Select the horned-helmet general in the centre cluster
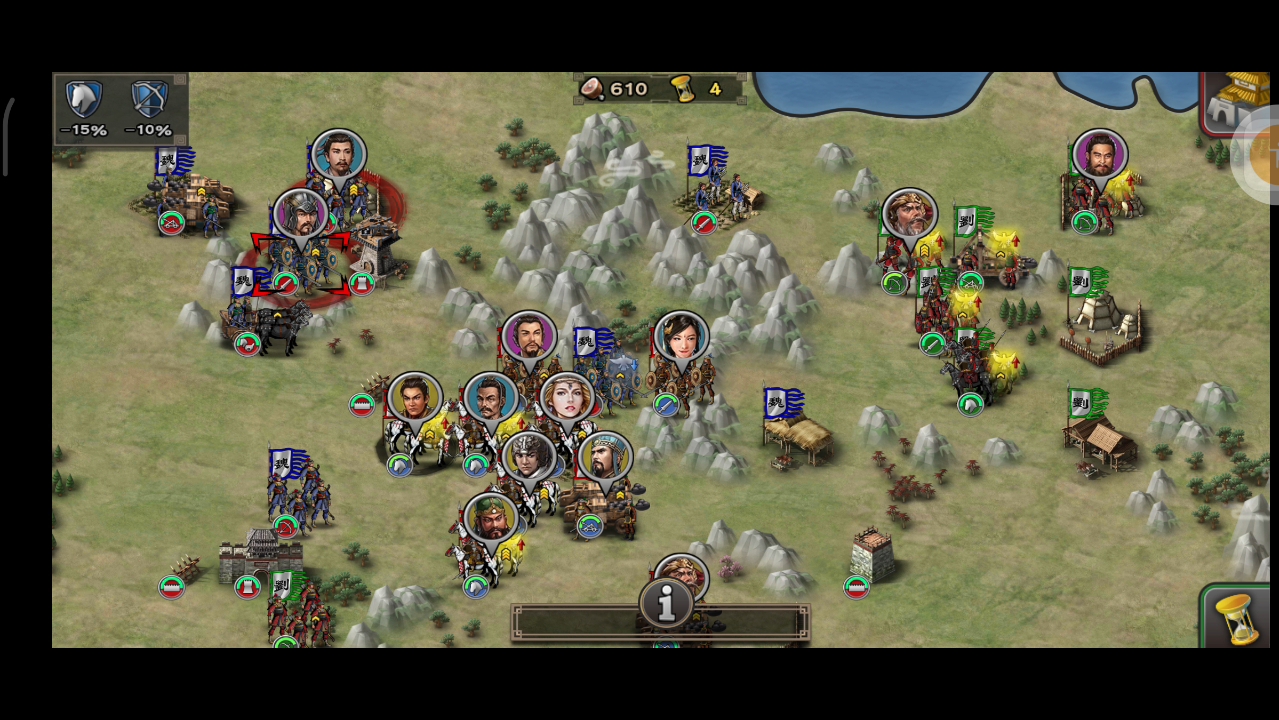 [x=527, y=458]
